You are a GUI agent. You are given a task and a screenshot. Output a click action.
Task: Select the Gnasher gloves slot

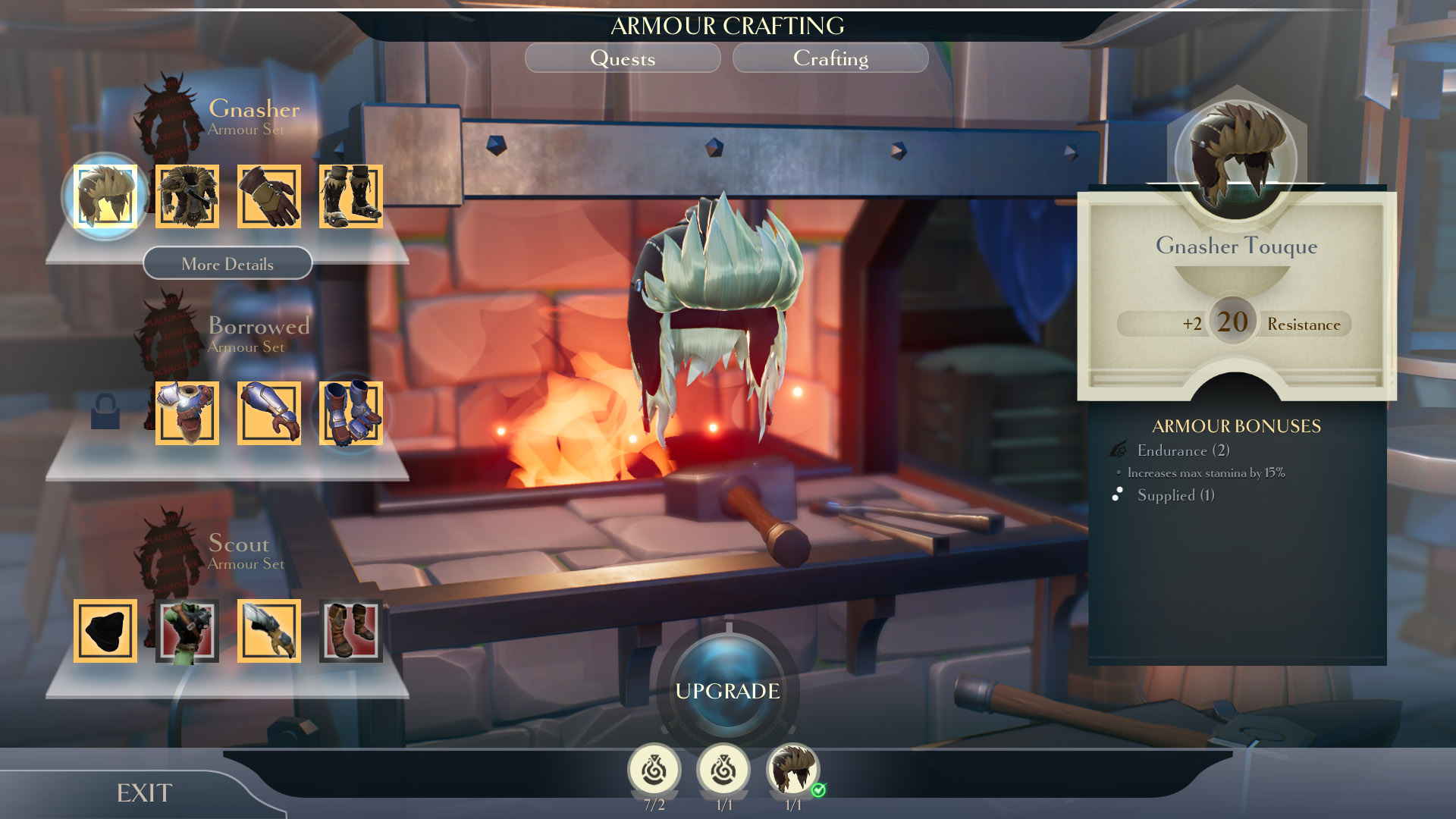tap(269, 196)
